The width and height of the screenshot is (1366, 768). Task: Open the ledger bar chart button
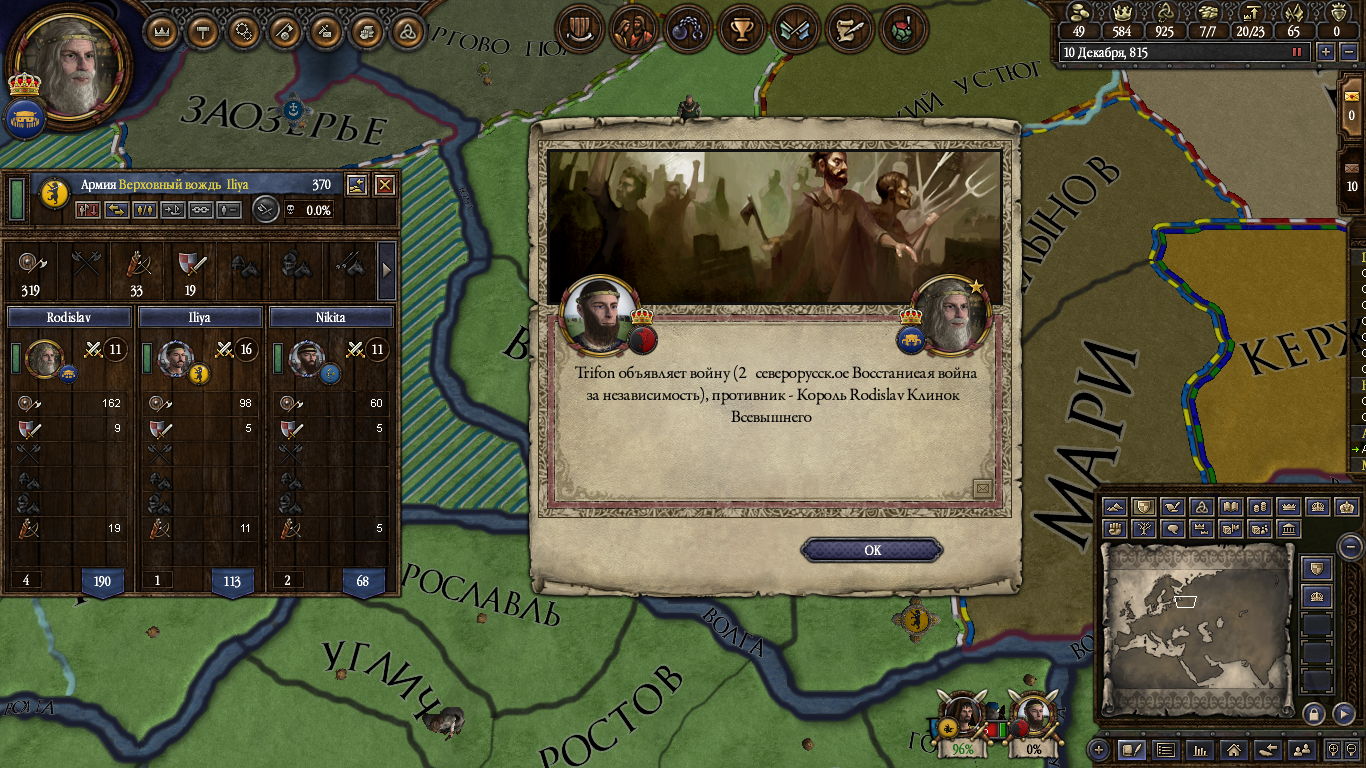click(1200, 749)
